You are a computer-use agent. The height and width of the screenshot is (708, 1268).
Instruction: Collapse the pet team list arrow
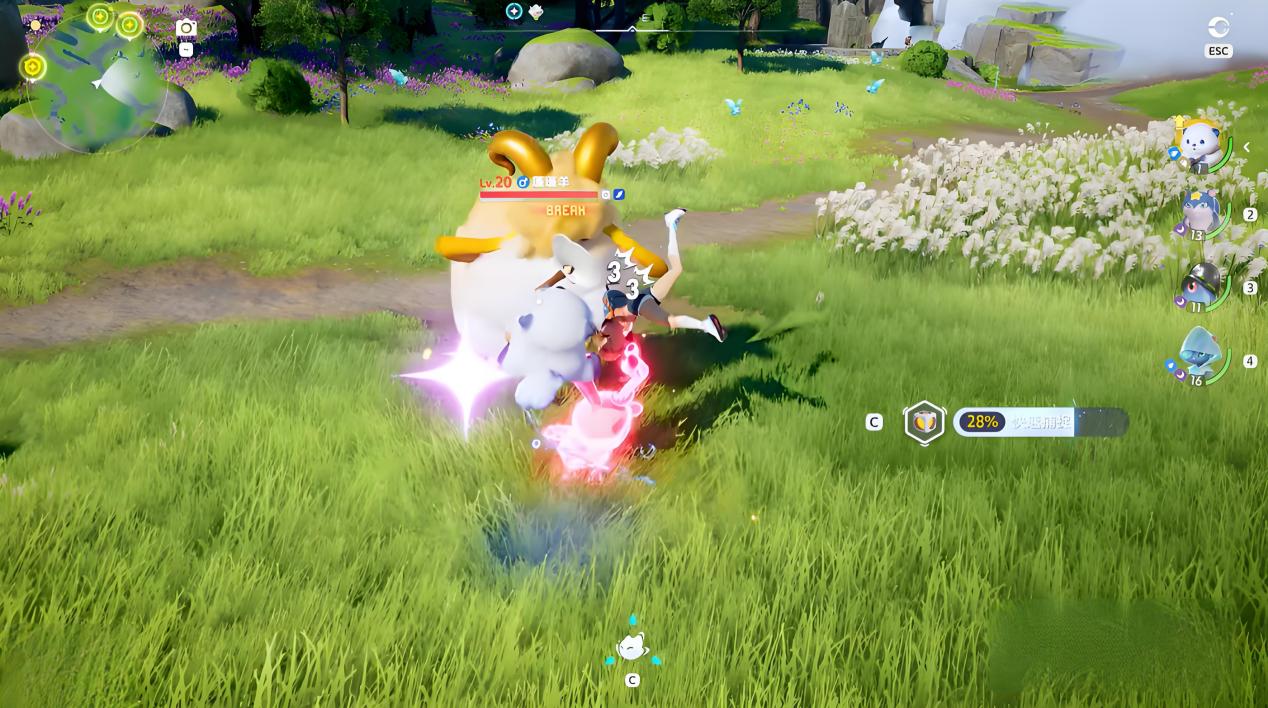coord(1247,147)
